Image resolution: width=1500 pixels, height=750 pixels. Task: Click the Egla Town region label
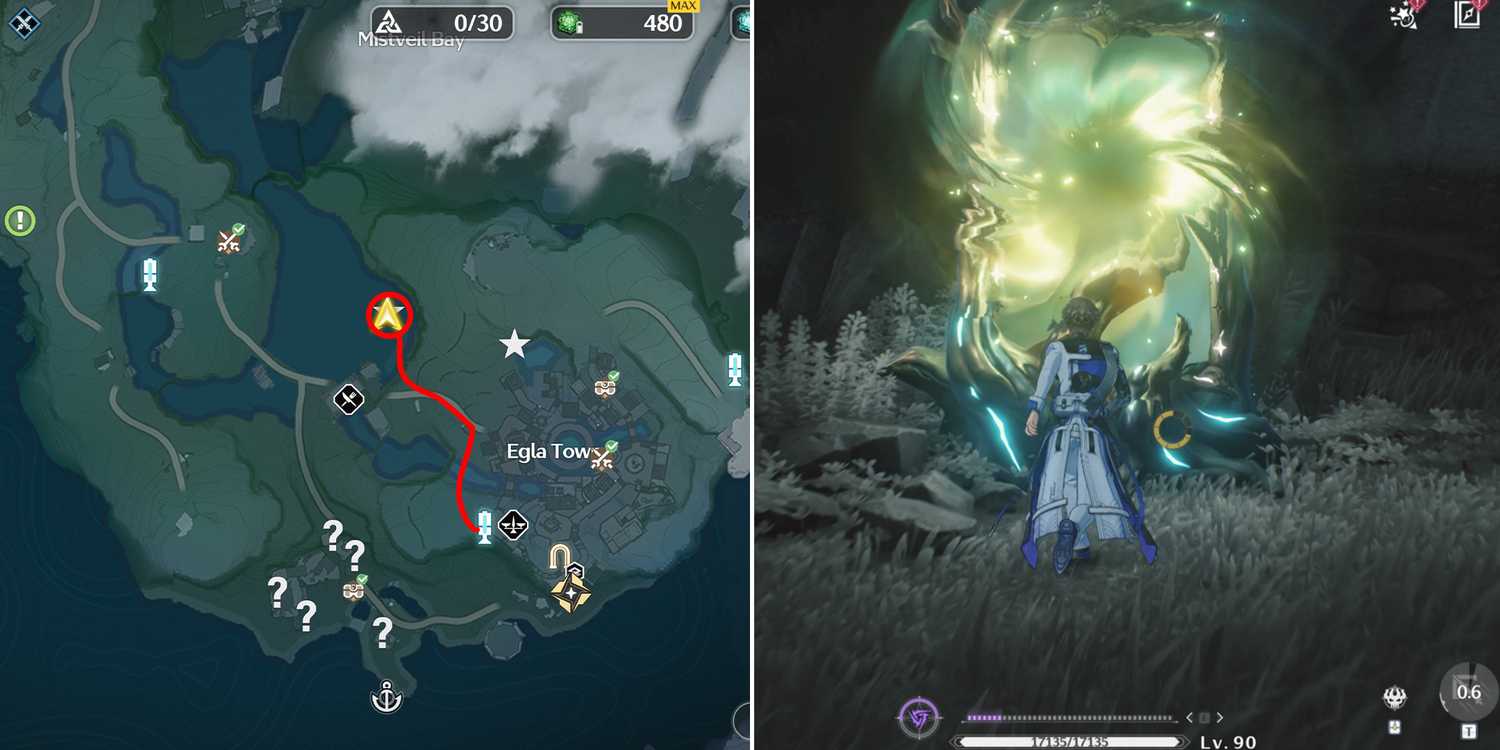pos(548,451)
